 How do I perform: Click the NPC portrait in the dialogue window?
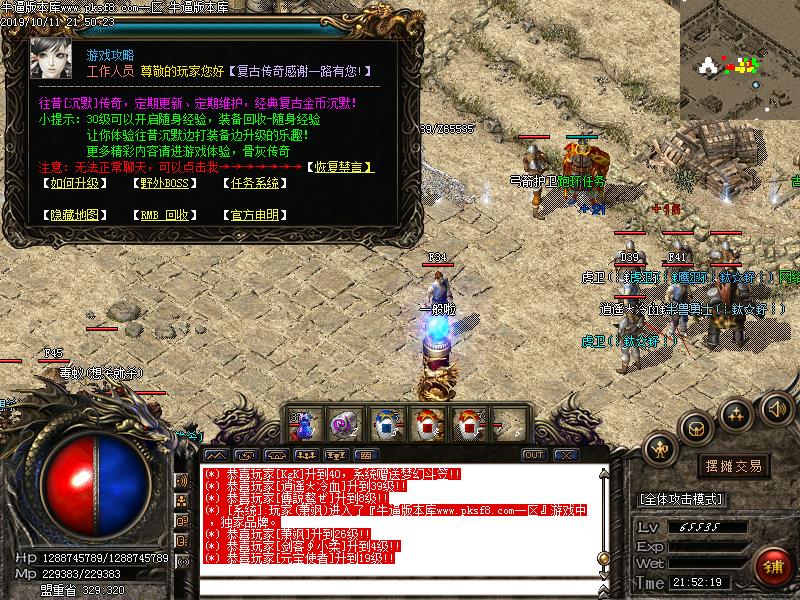coord(49,60)
